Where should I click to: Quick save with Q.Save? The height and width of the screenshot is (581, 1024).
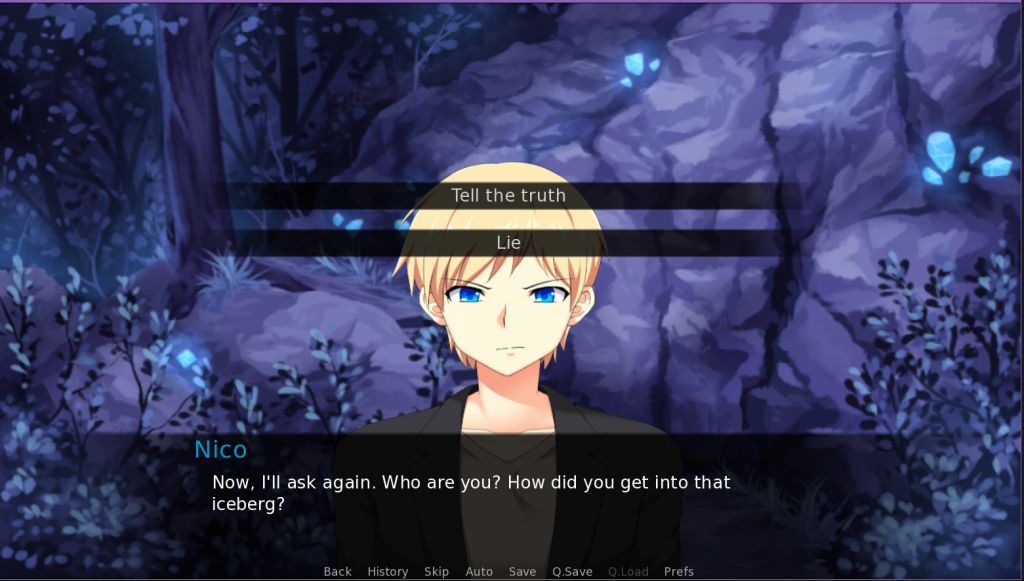coord(572,572)
